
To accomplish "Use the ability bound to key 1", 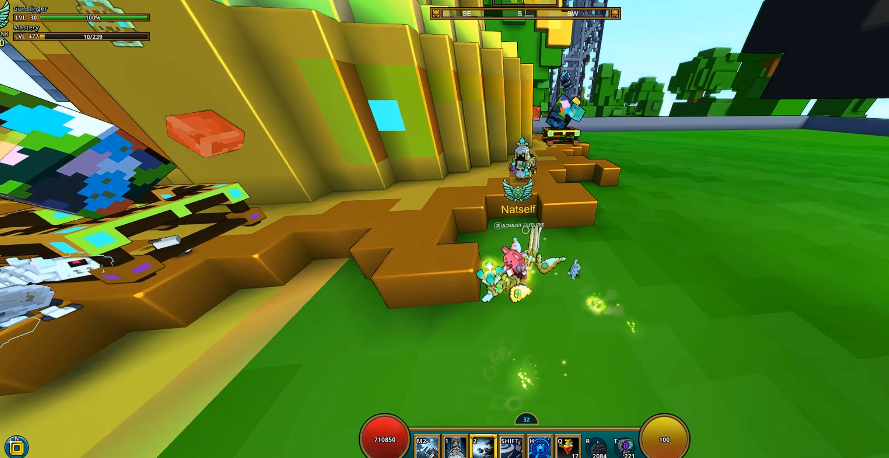I will [455, 446].
